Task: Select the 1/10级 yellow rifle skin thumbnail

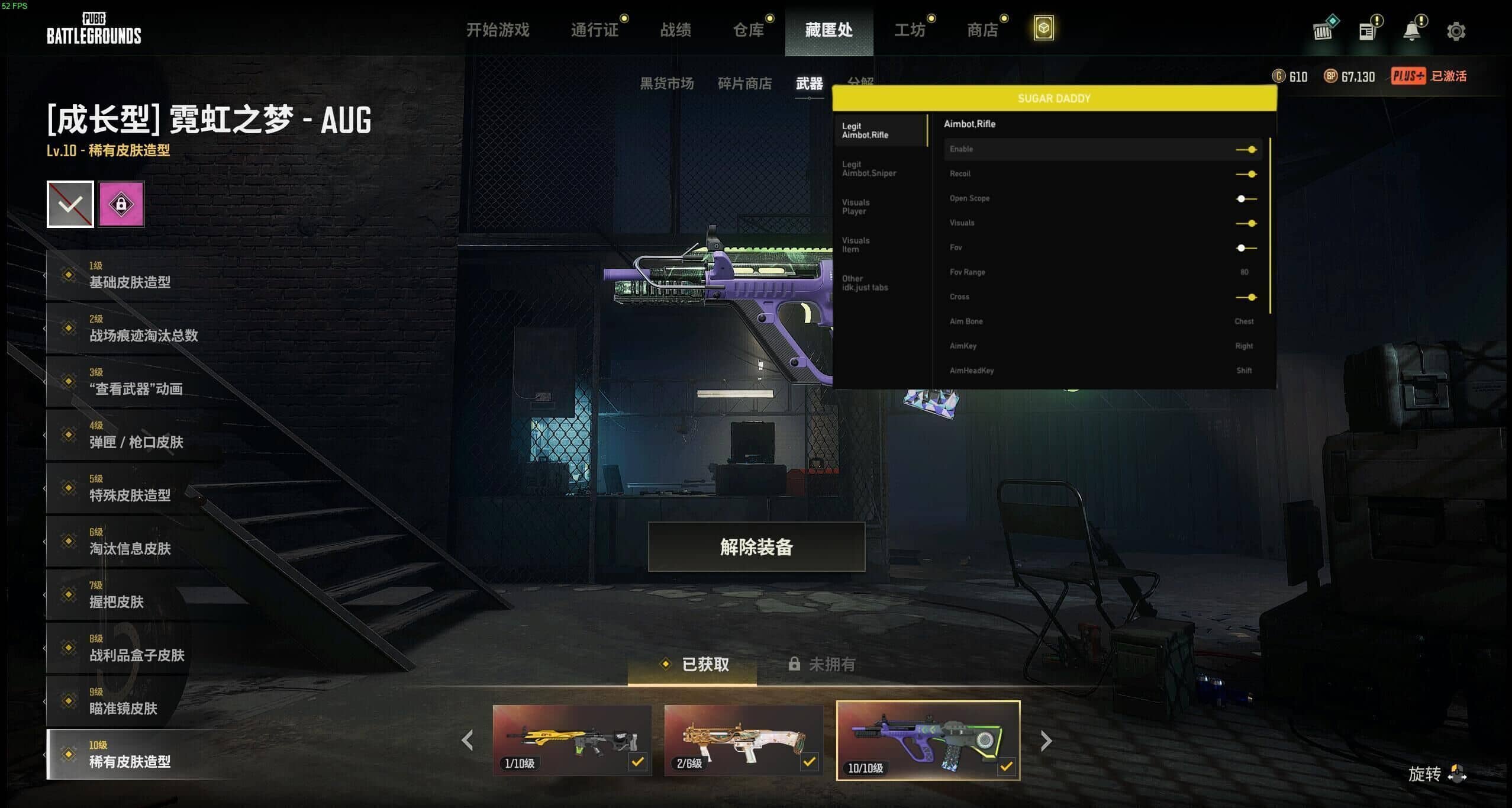Action: 572,740
